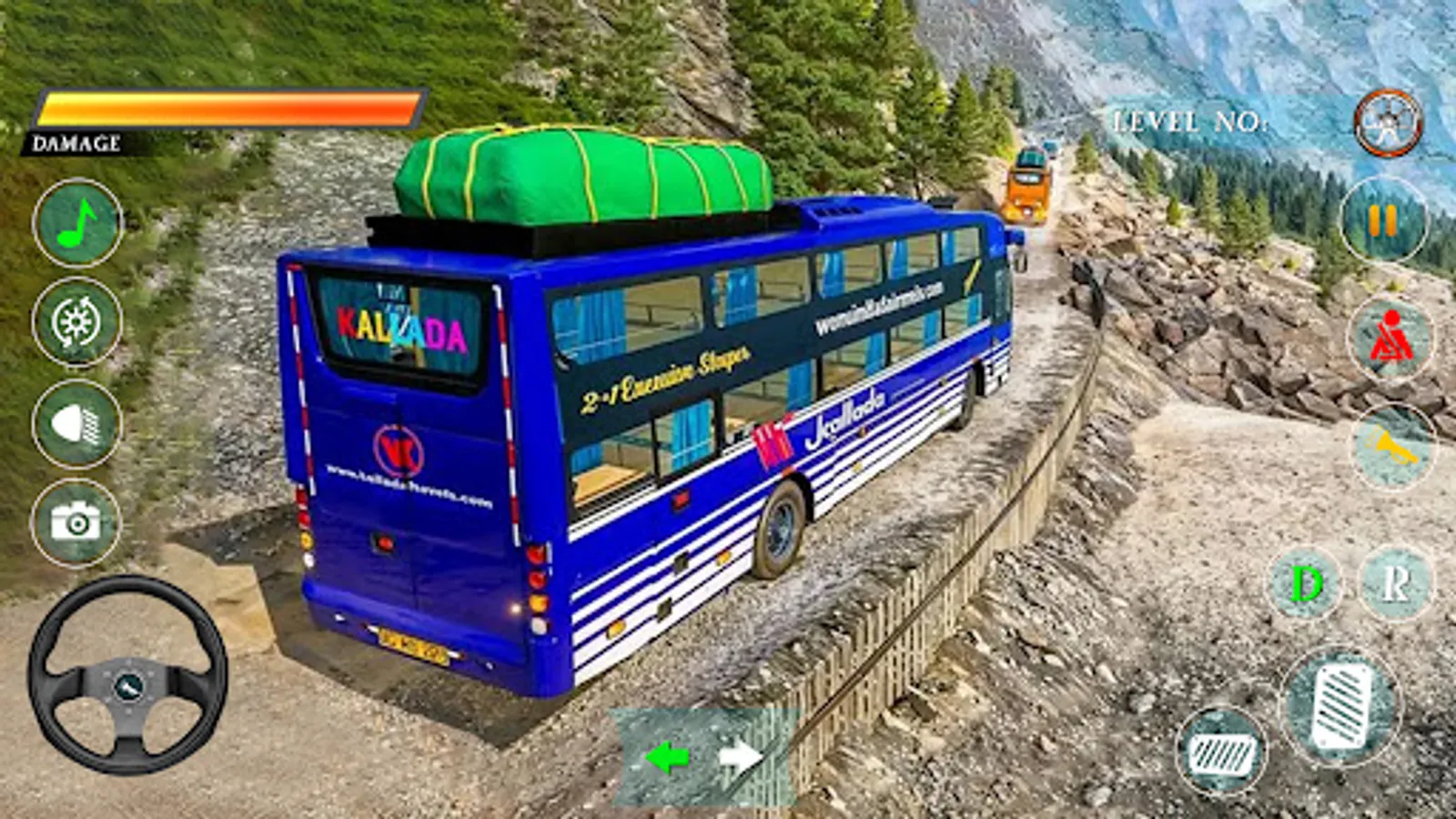Select the DAMAGE label tab
The height and width of the screenshot is (819, 1456).
77,142
